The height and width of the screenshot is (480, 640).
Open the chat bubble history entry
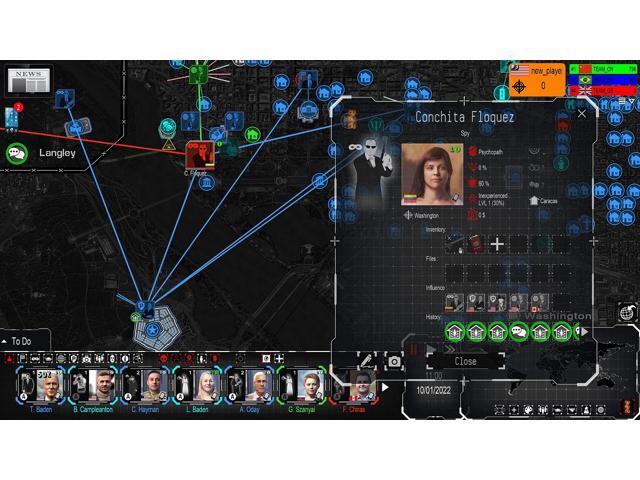518,331
